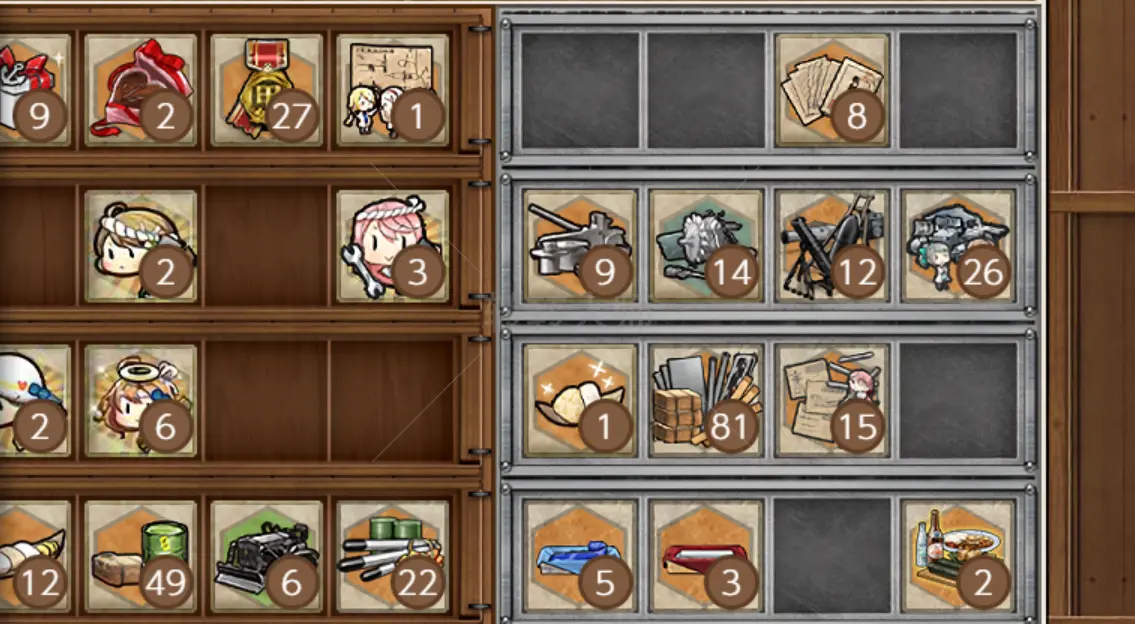Select the blue wrapped item showing 5
The height and width of the screenshot is (624, 1135).
580,556
